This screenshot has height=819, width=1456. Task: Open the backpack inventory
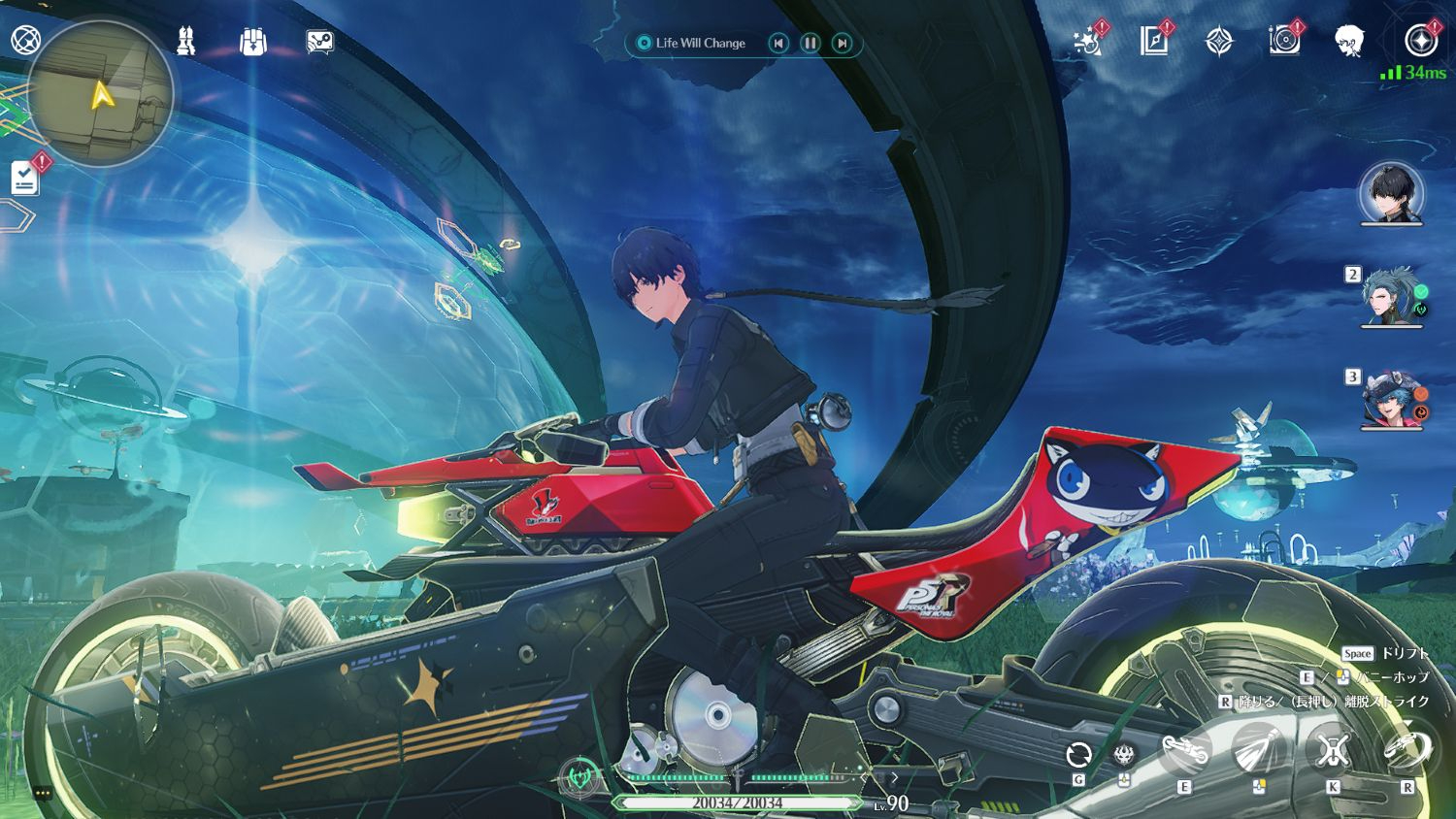pos(253,42)
